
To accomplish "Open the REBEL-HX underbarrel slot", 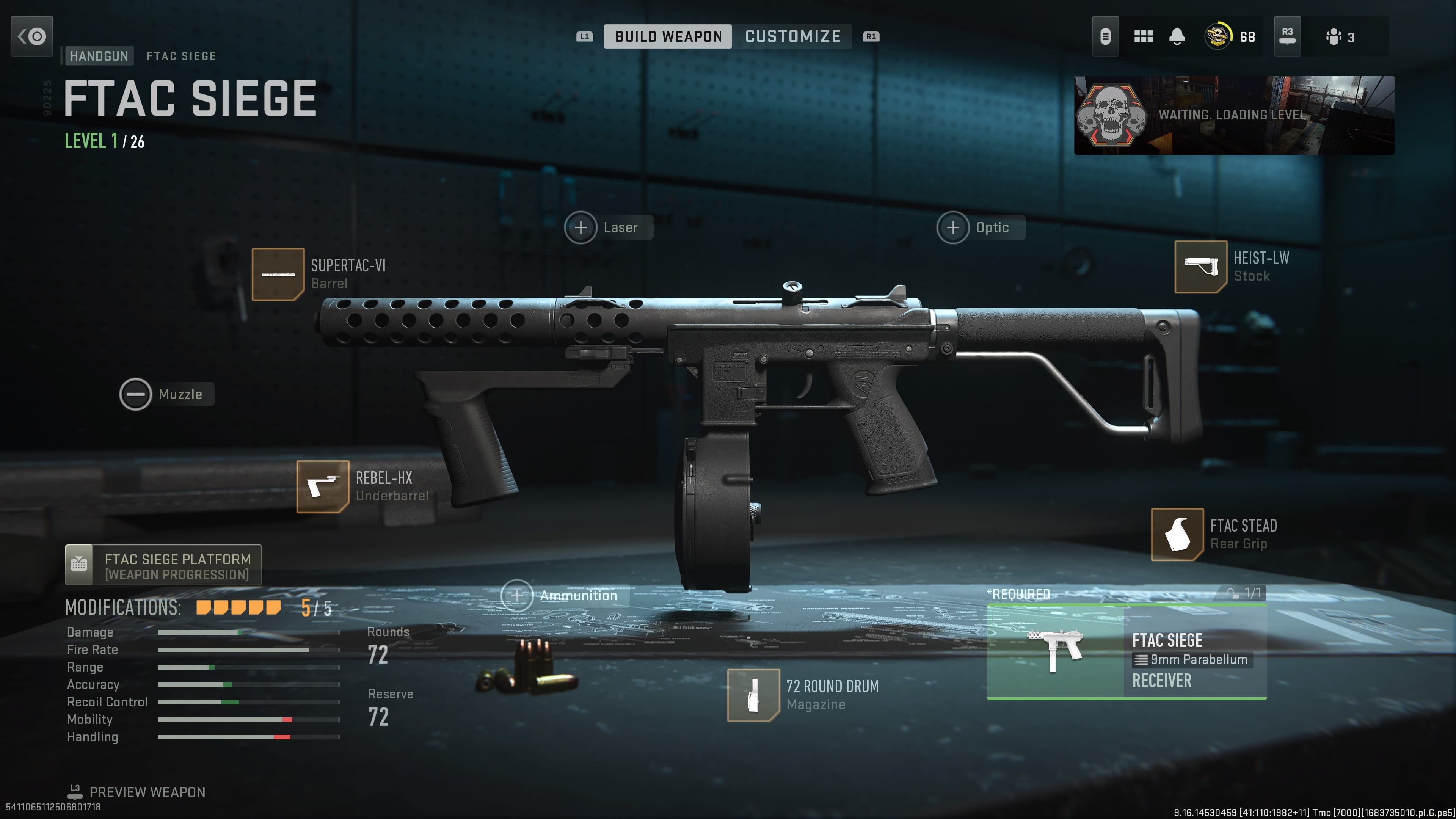I will [x=323, y=486].
